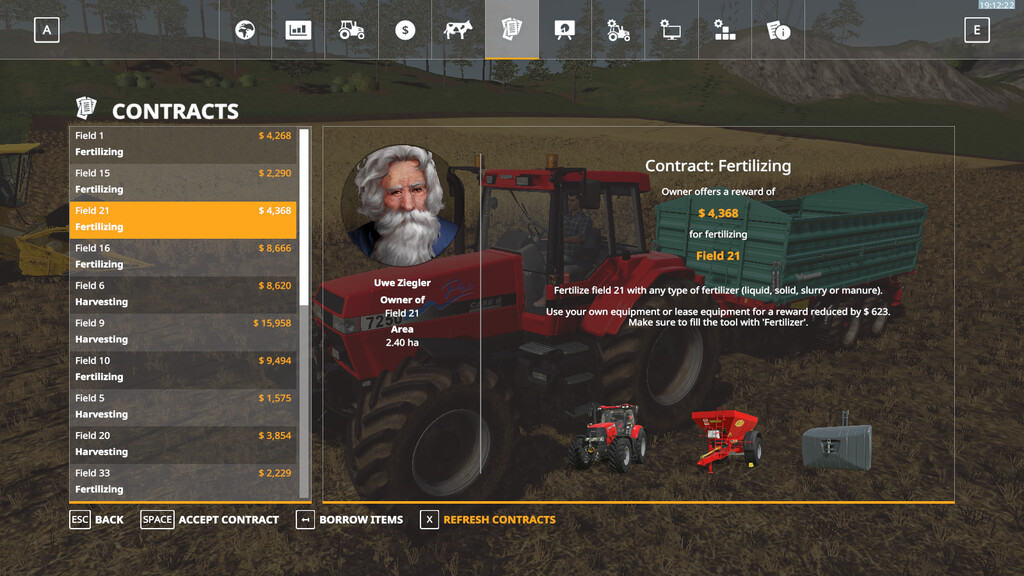Open the presentation board statistics tab

coord(565,30)
